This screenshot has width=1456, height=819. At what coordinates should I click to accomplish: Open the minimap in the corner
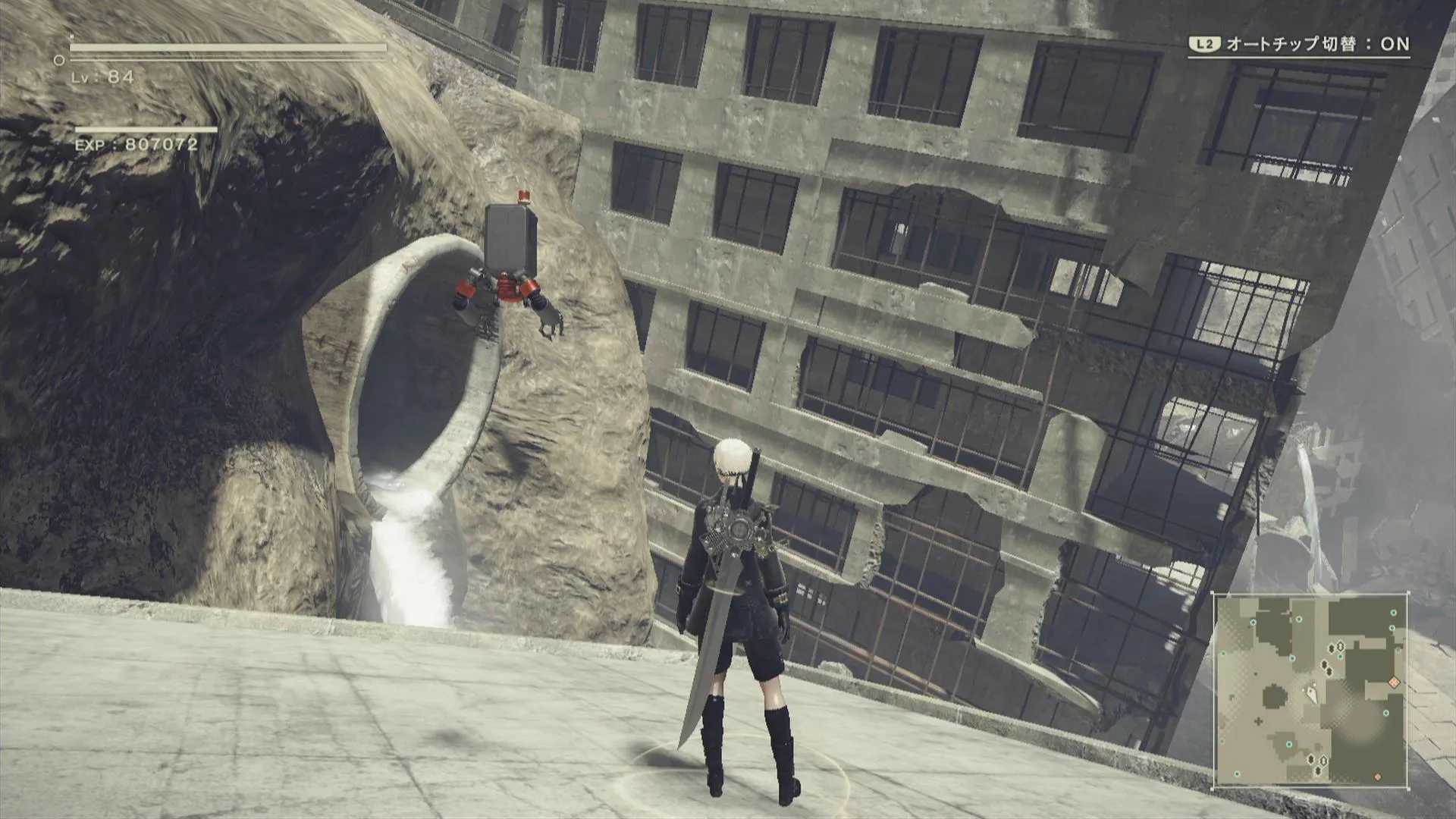[1310, 690]
